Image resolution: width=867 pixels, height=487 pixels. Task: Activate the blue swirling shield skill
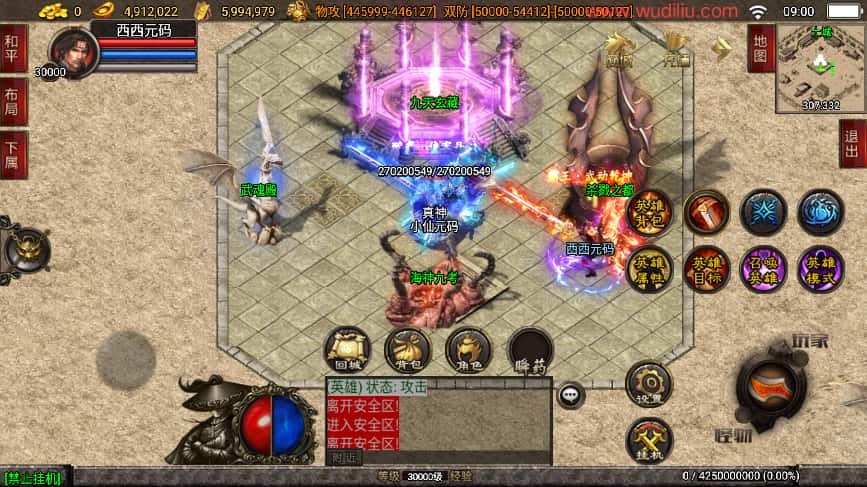click(820, 212)
